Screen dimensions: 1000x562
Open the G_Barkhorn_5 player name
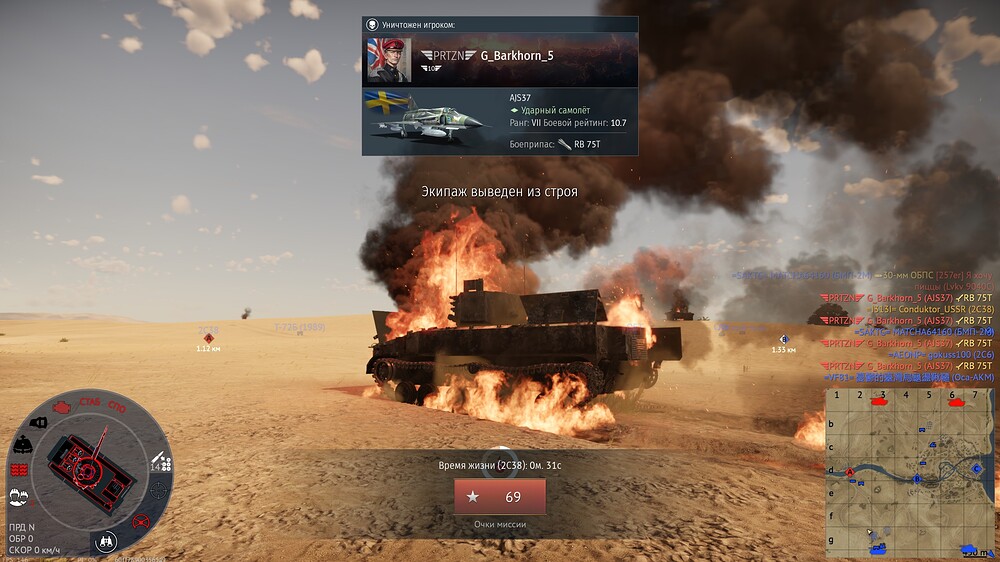pos(517,55)
